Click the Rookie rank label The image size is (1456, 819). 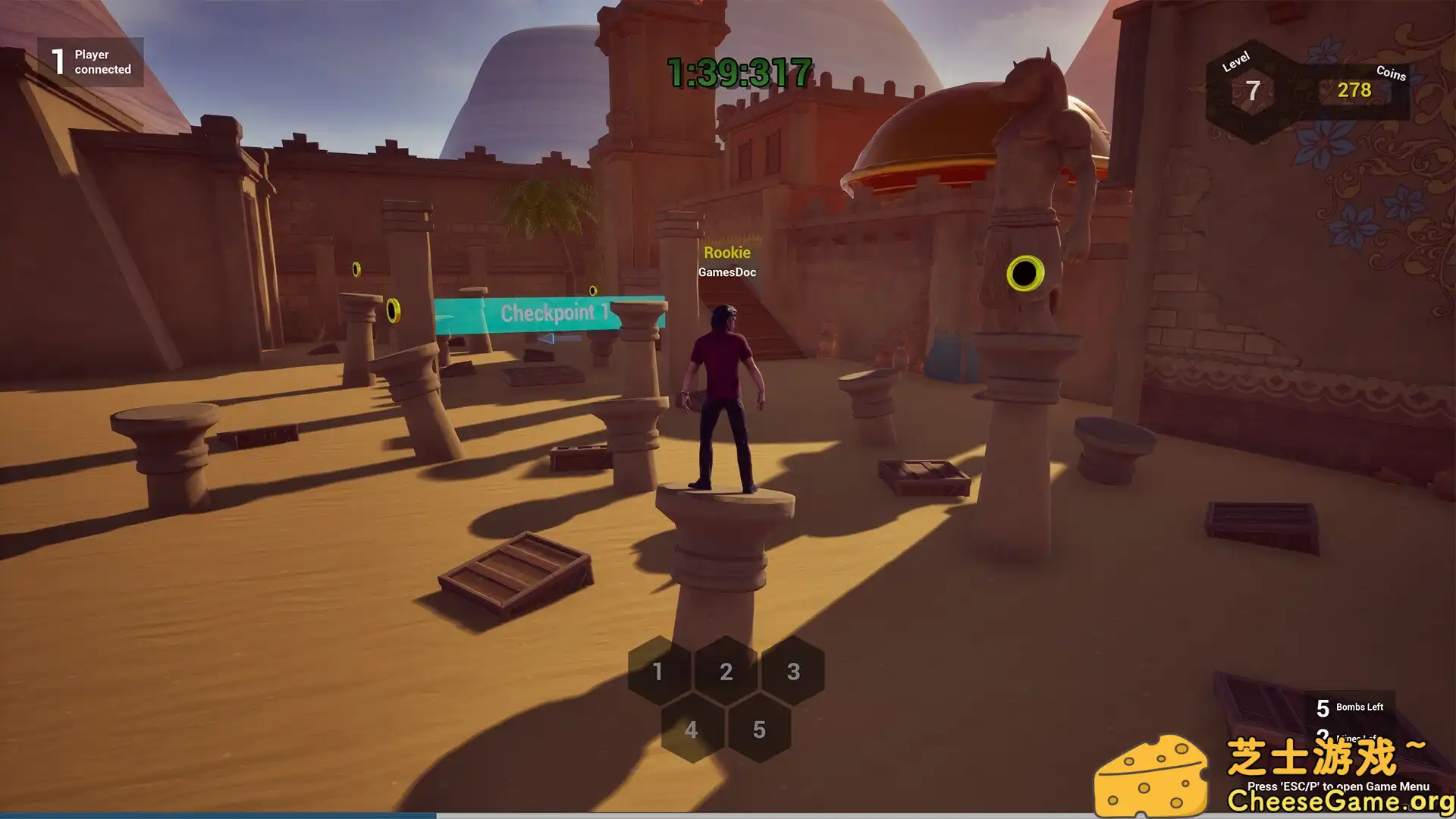click(728, 252)
